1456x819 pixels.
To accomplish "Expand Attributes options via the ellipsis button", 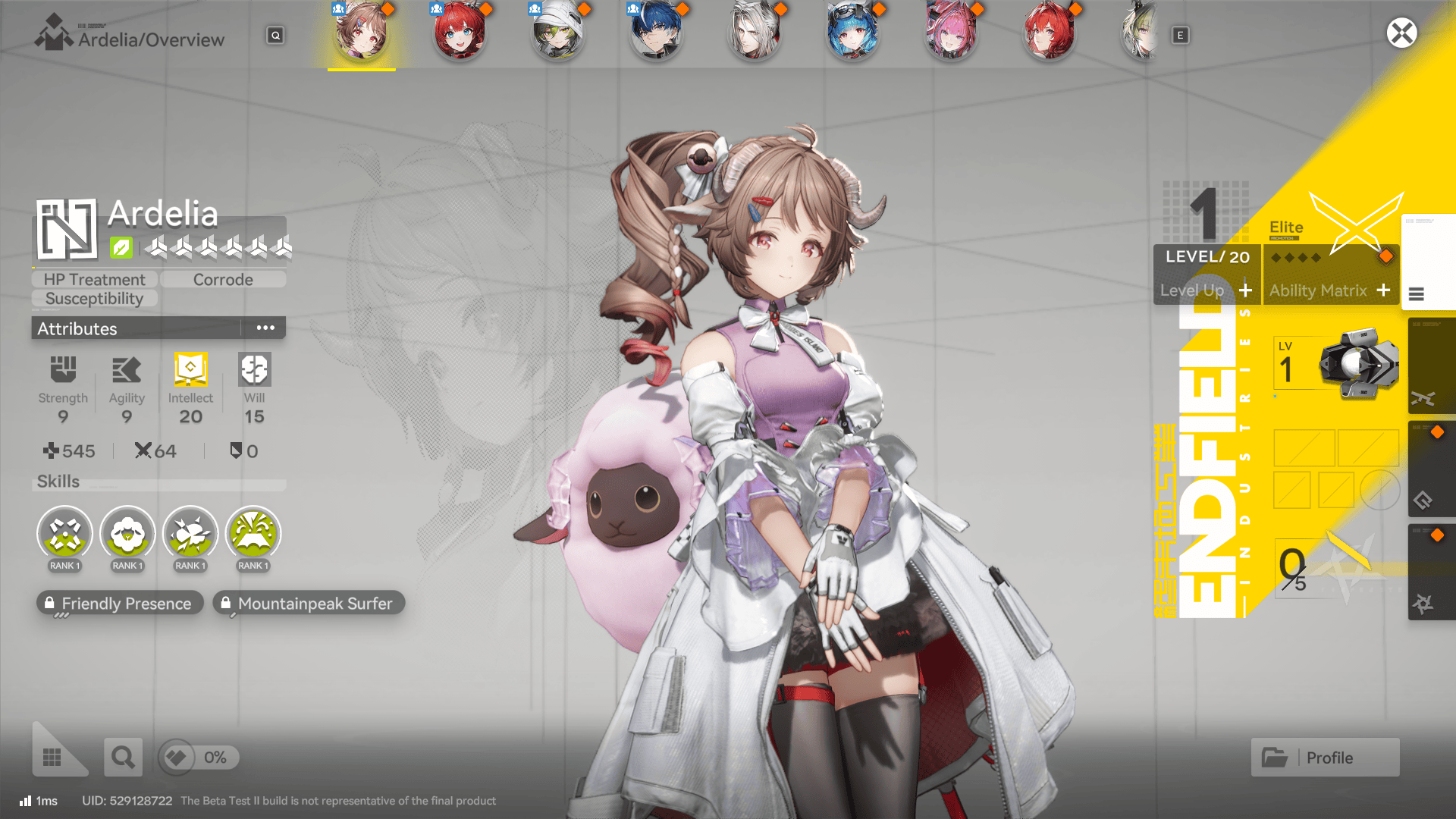I will click(265, 327).
